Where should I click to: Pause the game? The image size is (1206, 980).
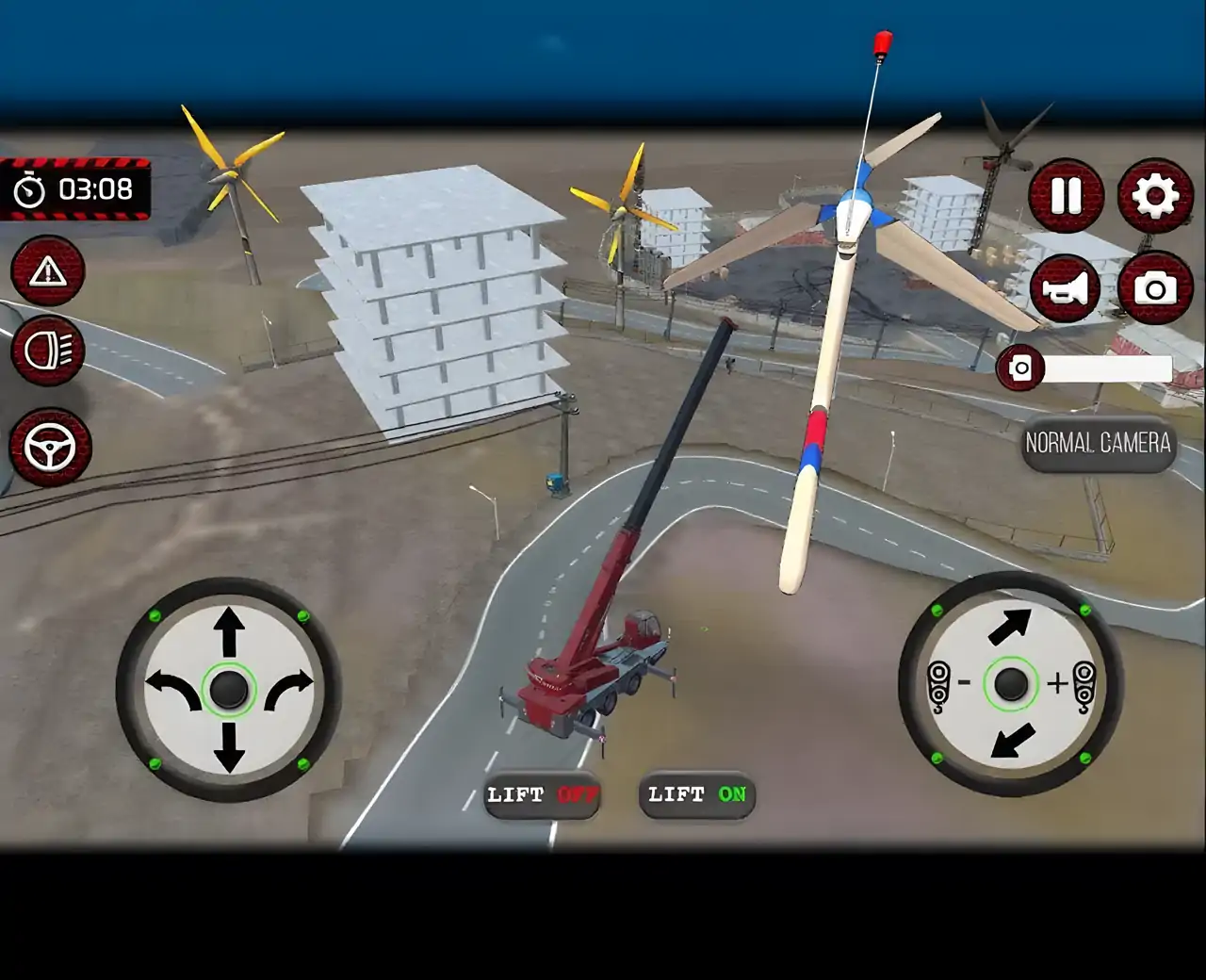1066,196
